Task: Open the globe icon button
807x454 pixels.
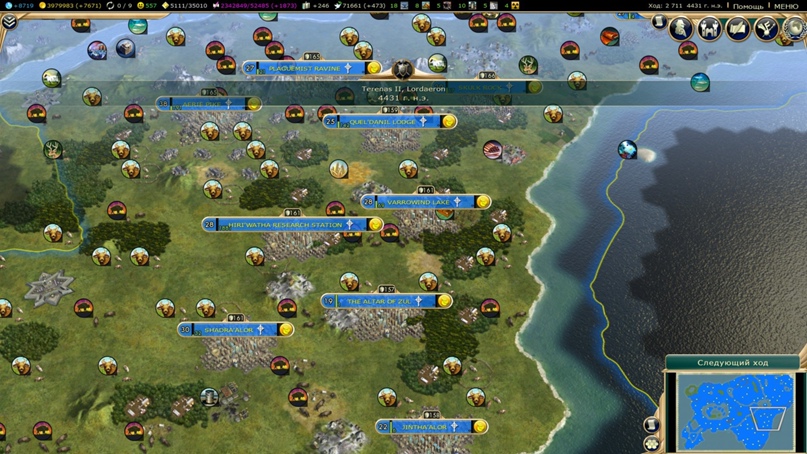Action: click(794, 29)
